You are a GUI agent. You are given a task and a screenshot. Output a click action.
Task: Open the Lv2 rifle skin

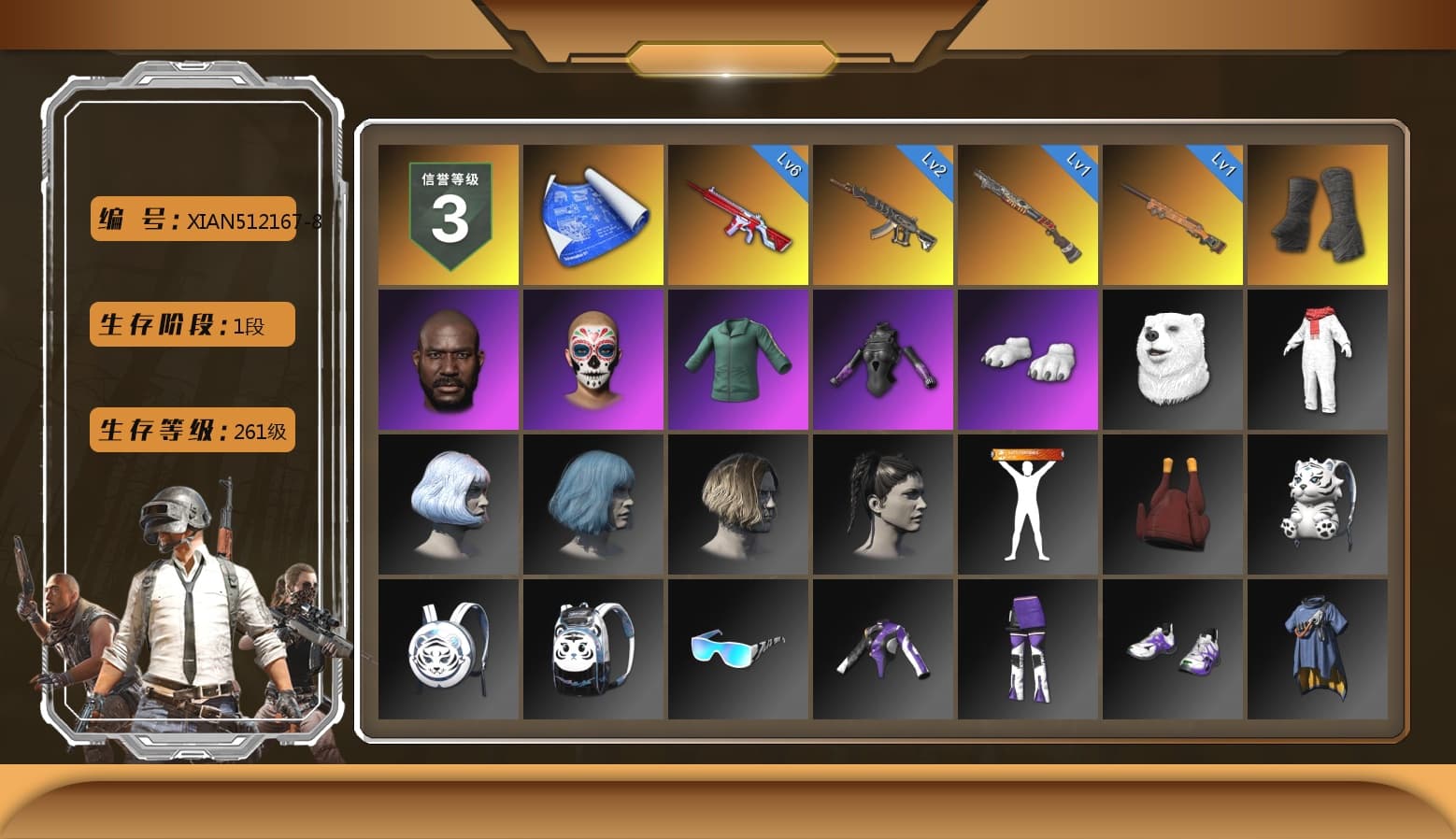click(883, 213)
